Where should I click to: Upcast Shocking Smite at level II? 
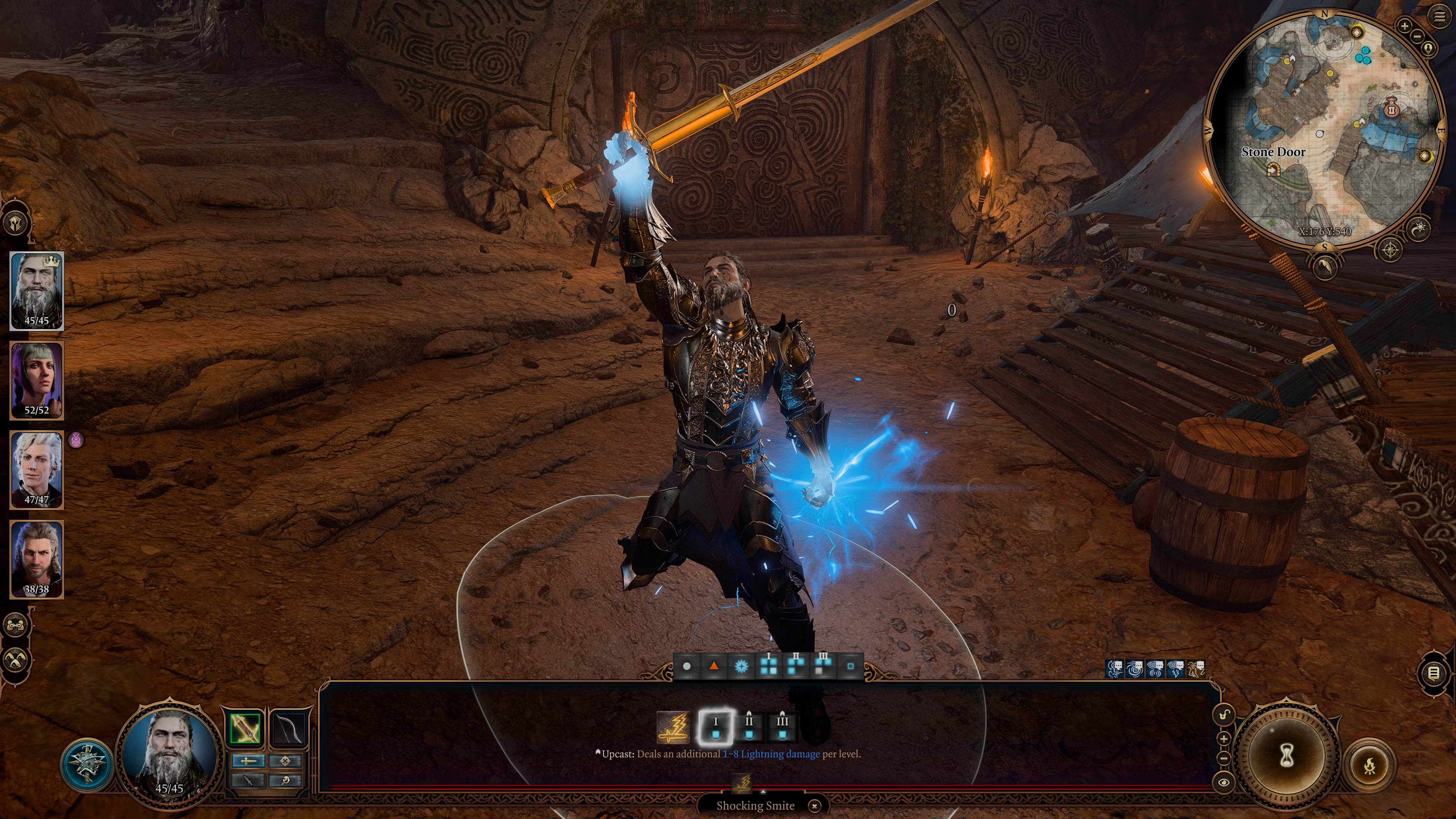[x=749, y=727]
